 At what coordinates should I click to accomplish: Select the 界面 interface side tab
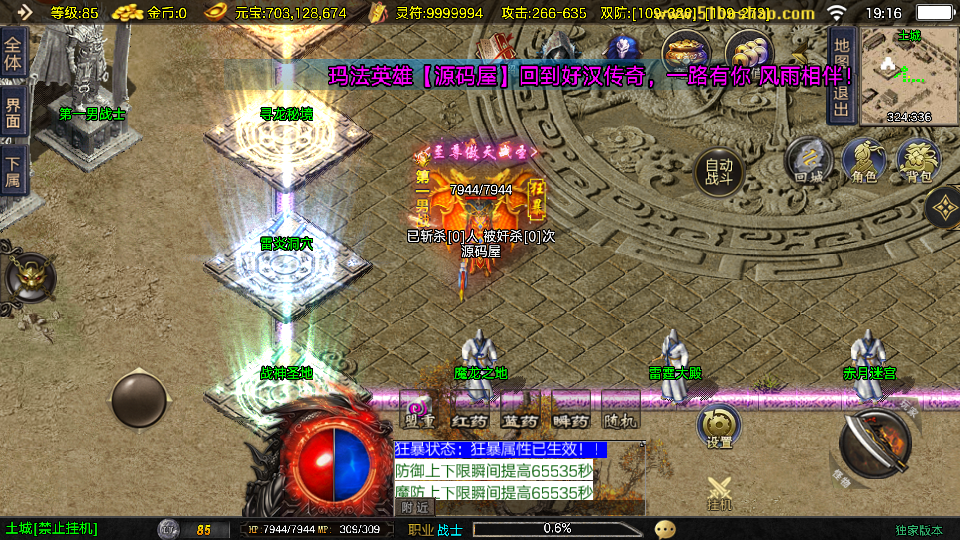coord(13,112)
